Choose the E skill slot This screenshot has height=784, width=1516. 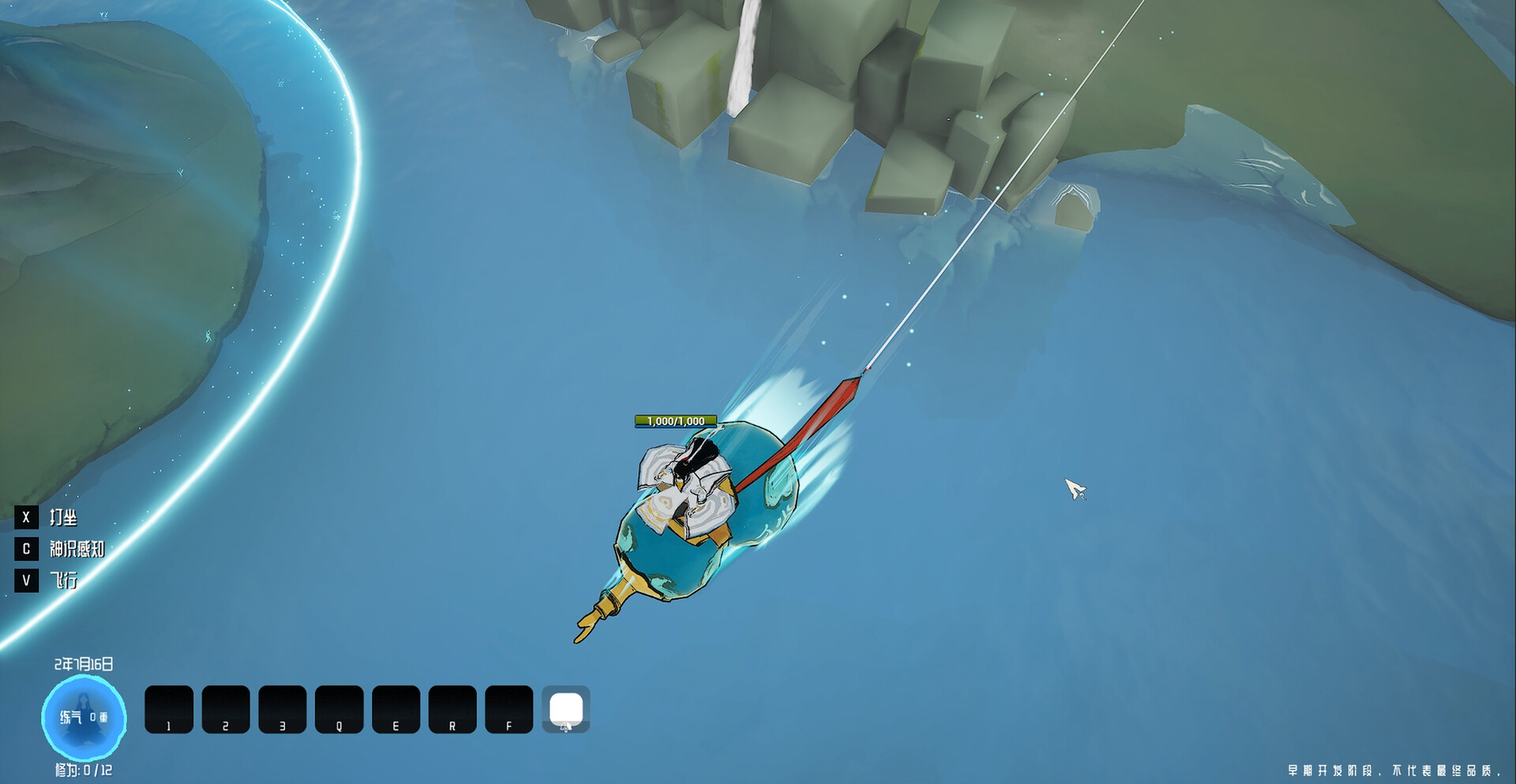[396, 709]
